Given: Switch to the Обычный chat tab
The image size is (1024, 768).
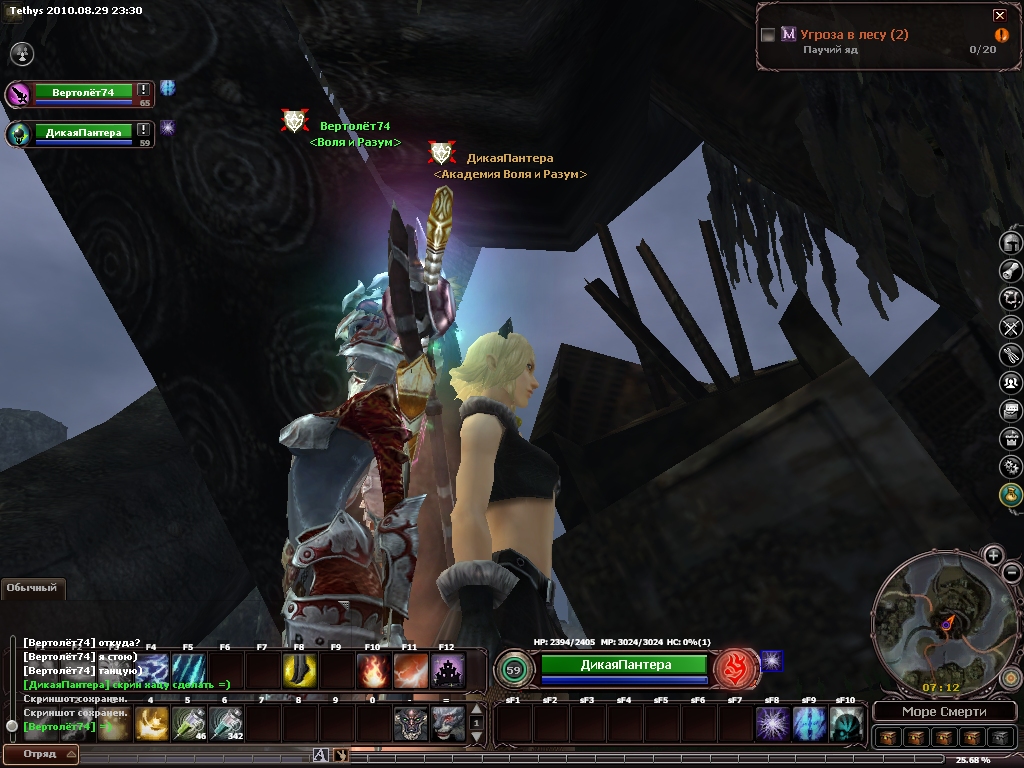Looking at the screenshot, I should 32,588.
